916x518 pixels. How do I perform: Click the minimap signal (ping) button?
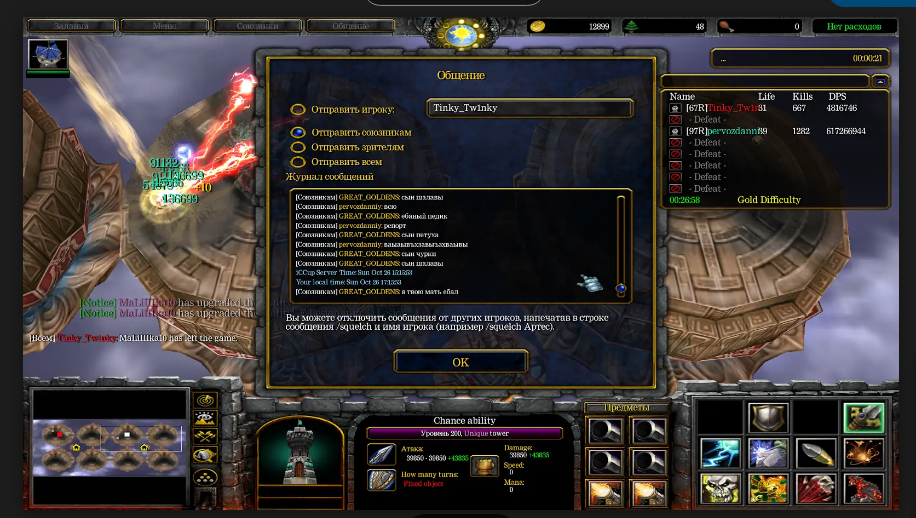point(206,400)
